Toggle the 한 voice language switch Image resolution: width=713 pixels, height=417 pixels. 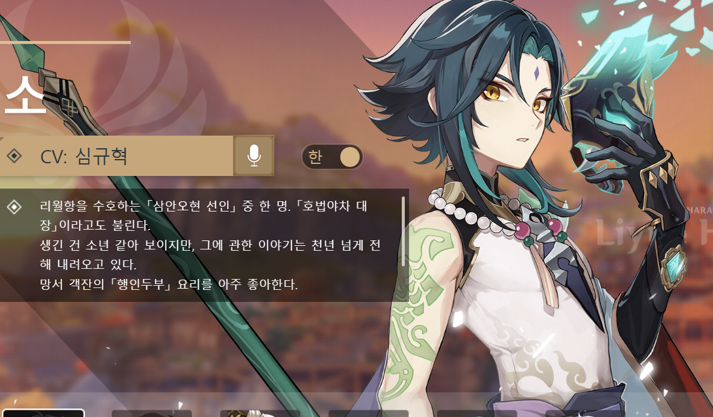point(332,157)
